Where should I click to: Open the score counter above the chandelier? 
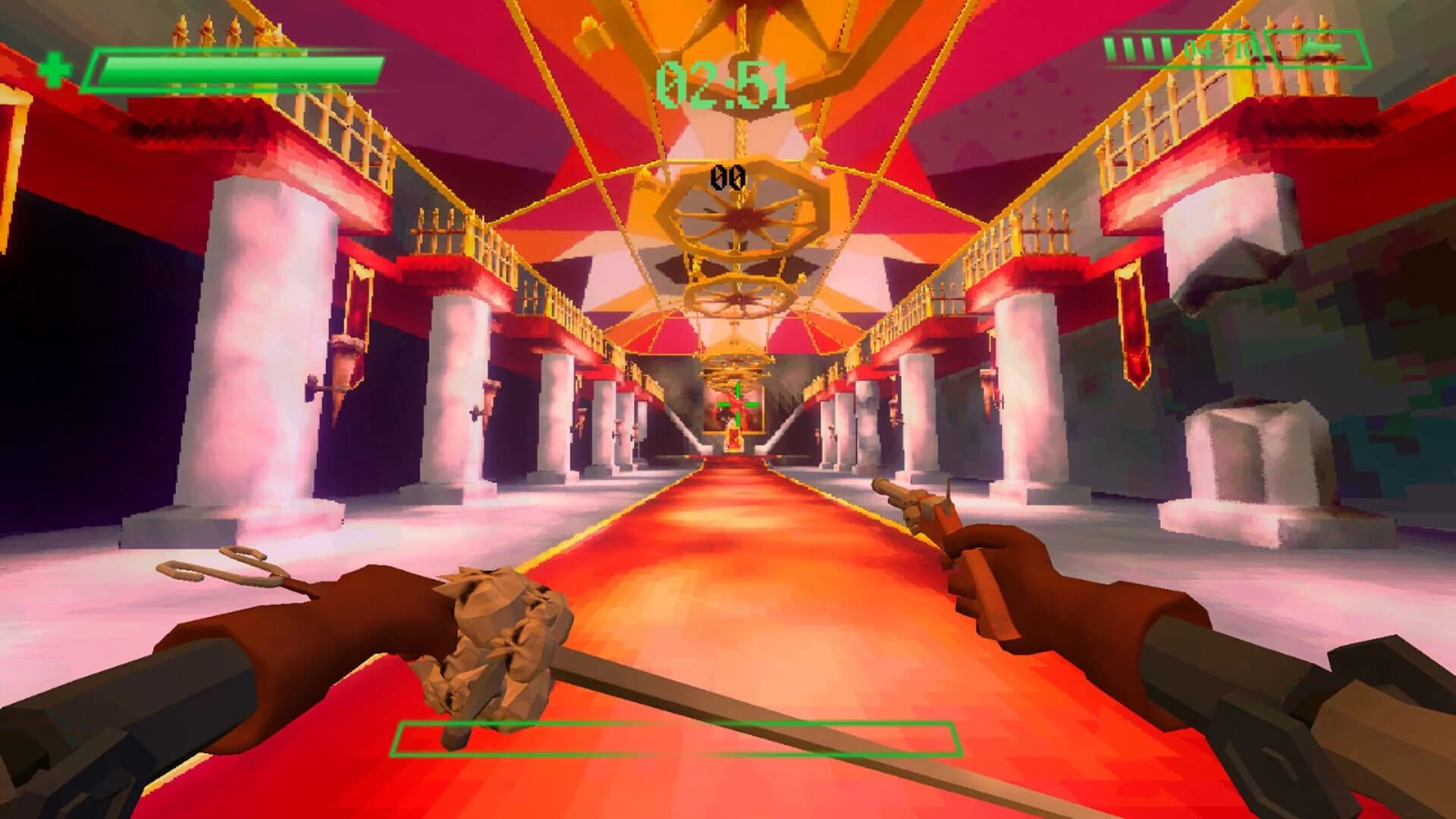726,176
